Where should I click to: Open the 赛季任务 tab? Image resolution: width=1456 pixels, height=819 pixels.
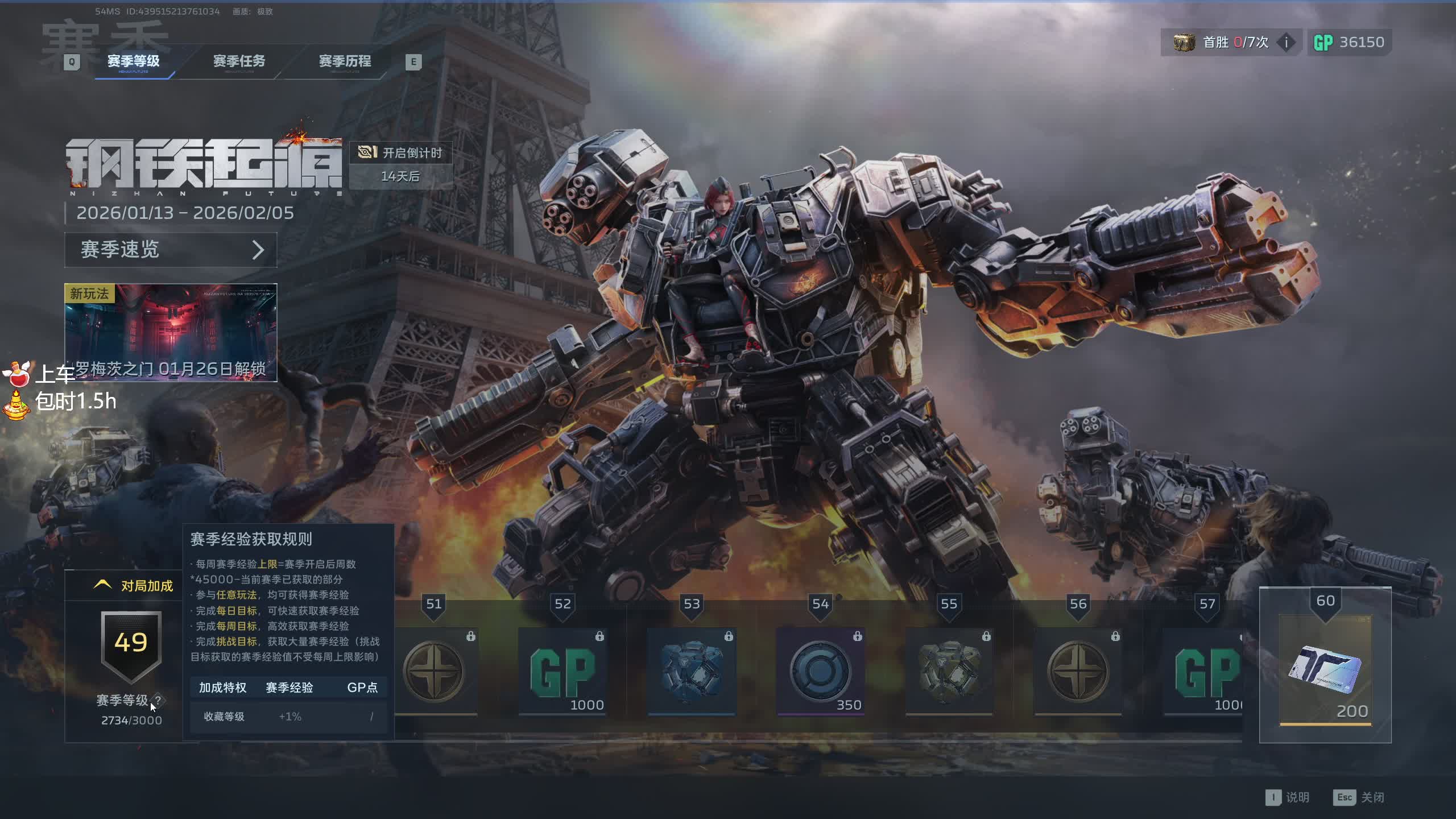(239, 61)
